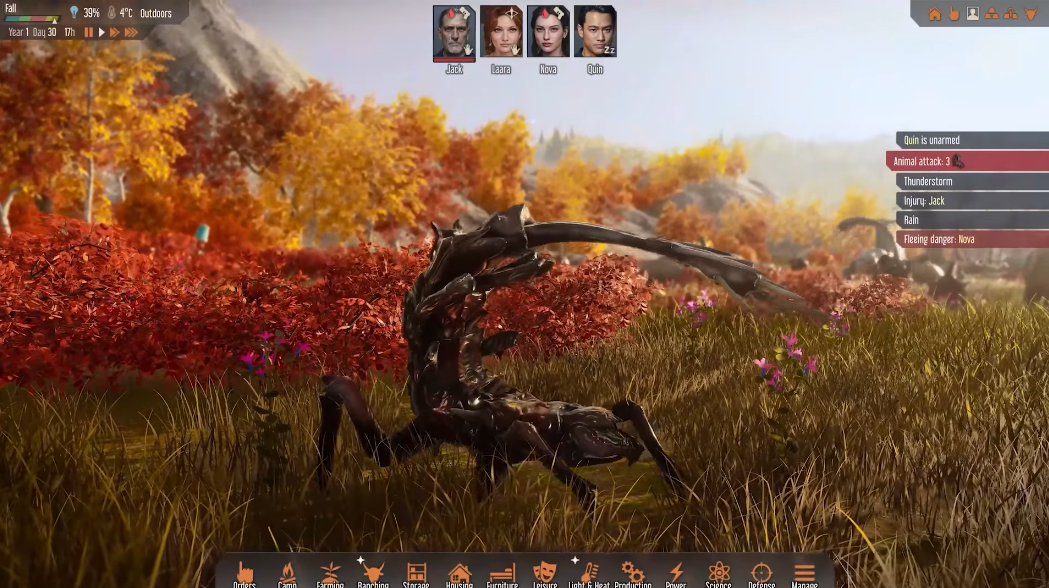Viewport: 1049px width, 588px height.
Task: Click the house icon in top-right panel
Action: click(935, 14)
